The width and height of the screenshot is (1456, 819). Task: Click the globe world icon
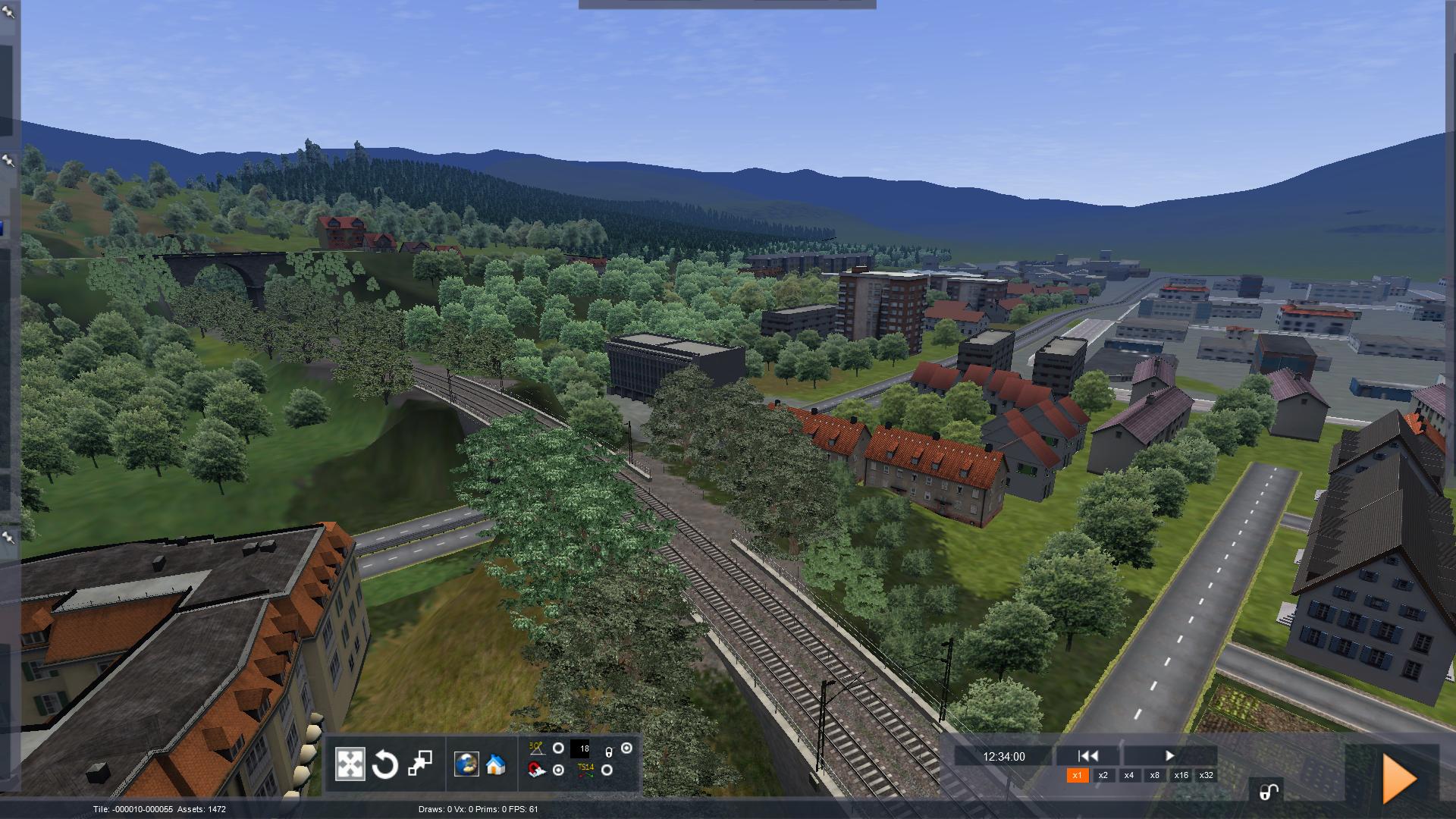(466, 764)
